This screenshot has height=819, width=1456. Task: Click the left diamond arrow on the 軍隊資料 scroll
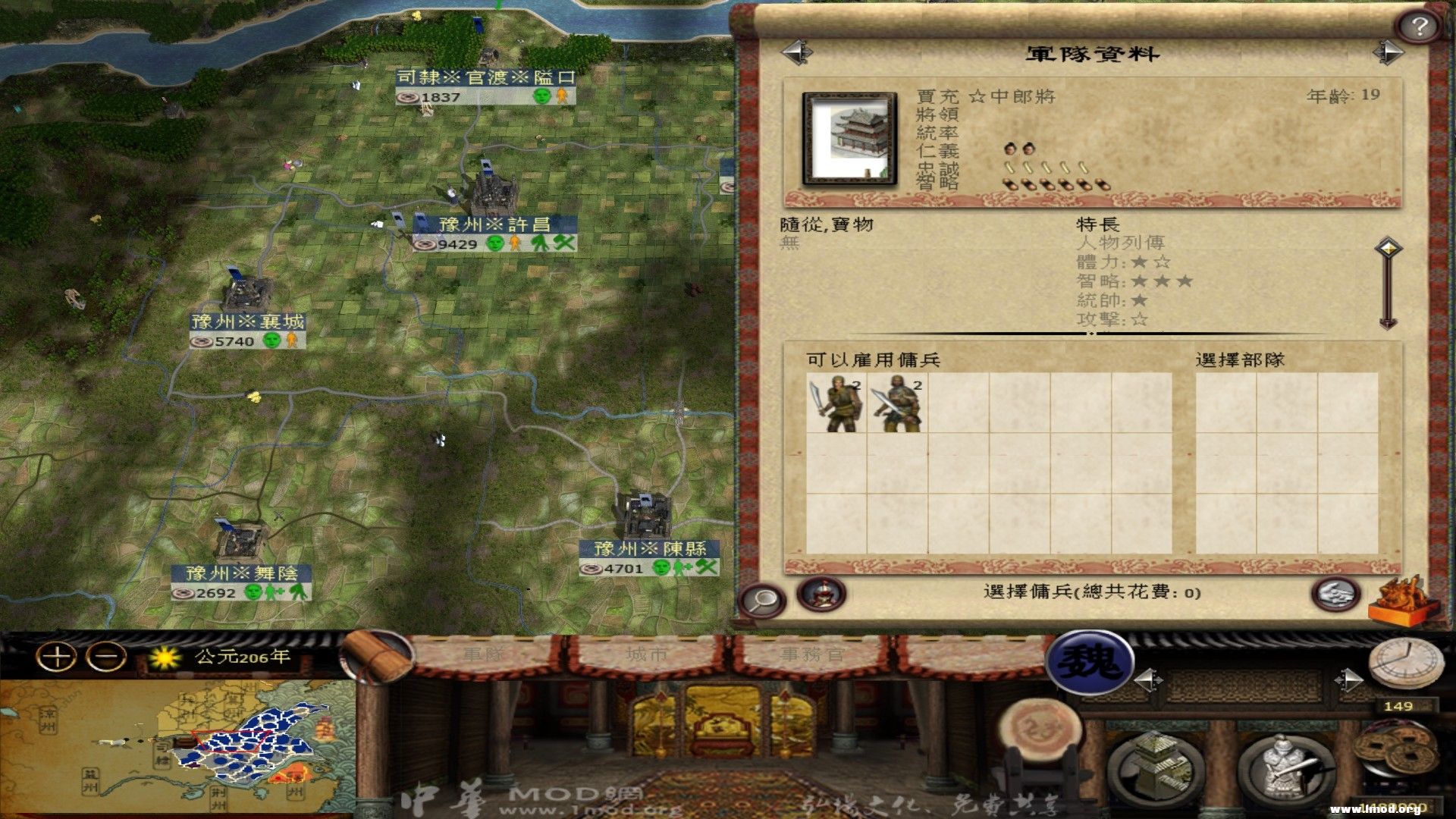point(795,52)
